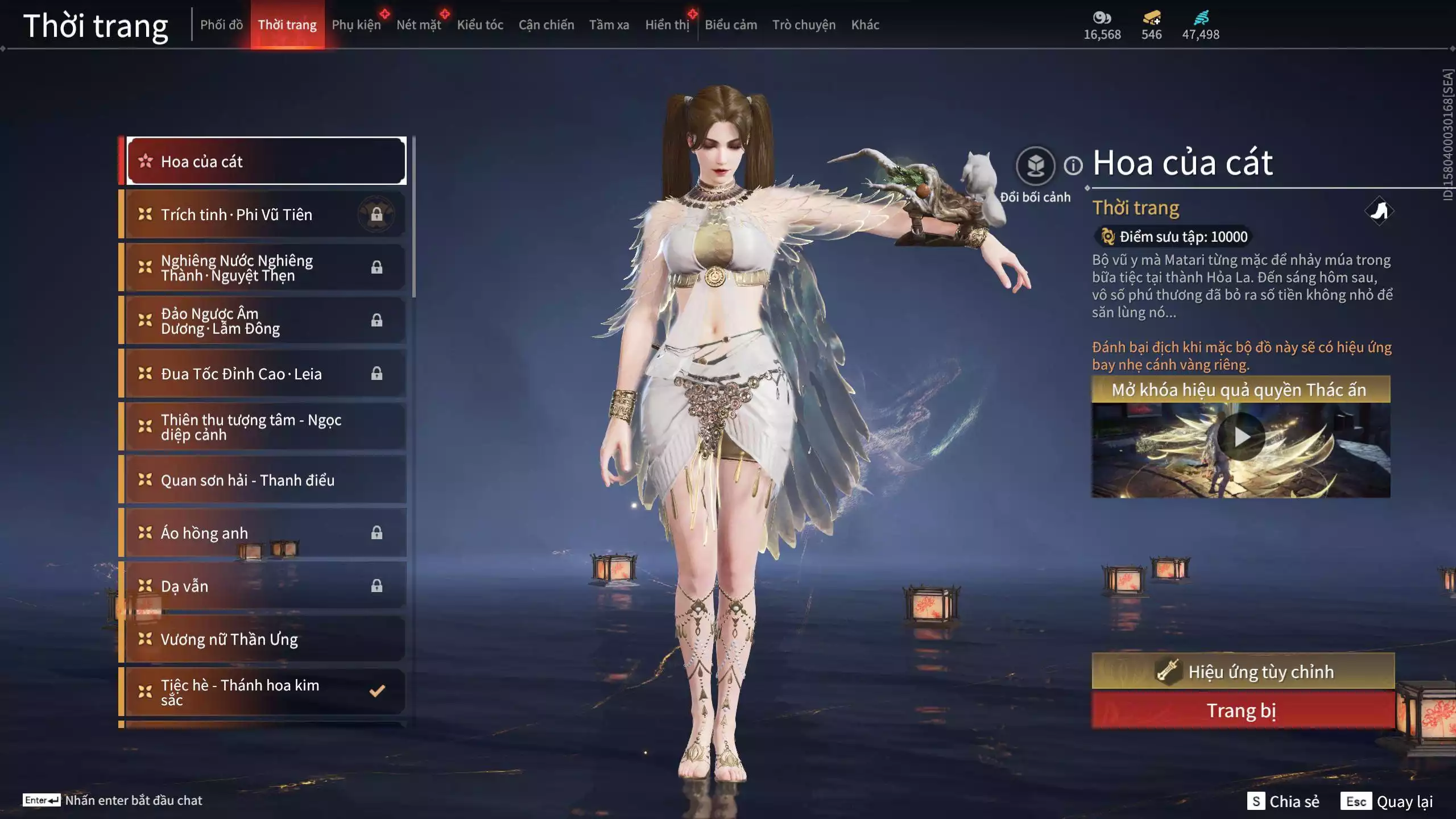The width and height of the screenshot is (1456, 819).
Task: Toggle the equipped checkmark on Tiệc hè outfit
Action: click(375, 692)
